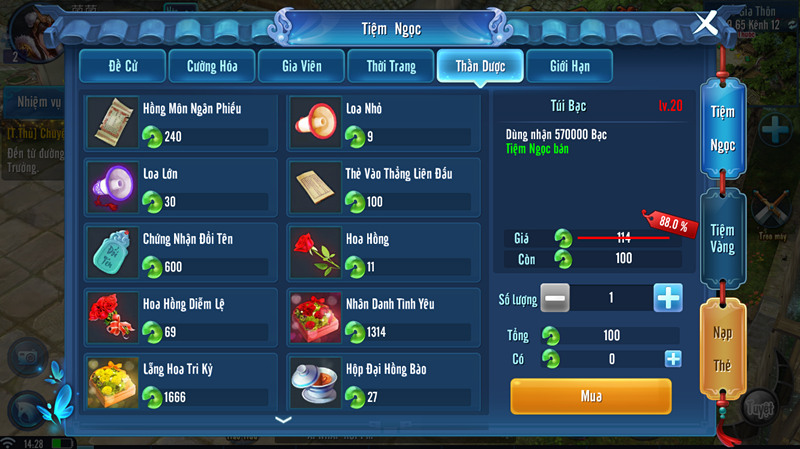Pick the Thẻ Vào Thắng Liên Đấu item
800x449 pixels.
click(381, 189)
